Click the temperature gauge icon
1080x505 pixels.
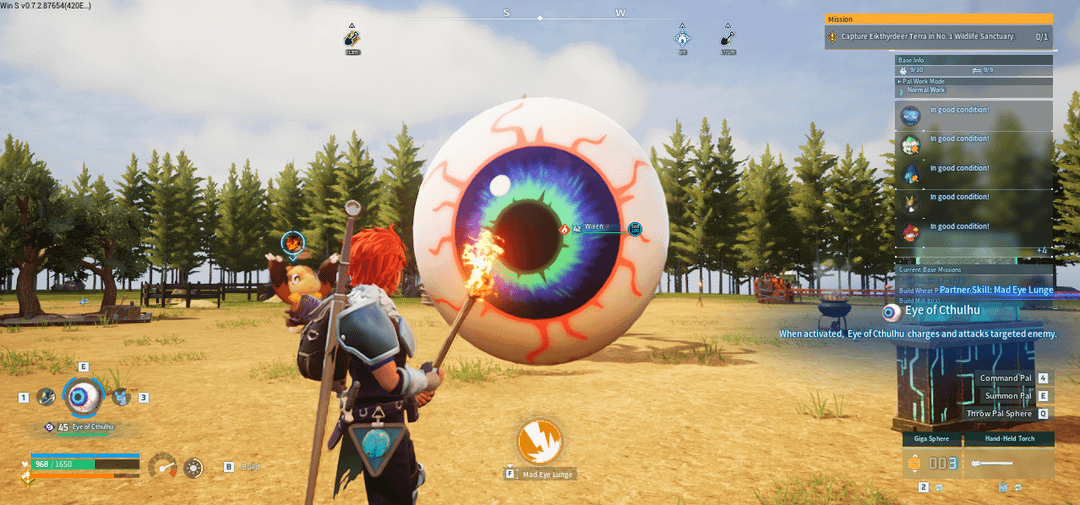(x=162, y=466)
